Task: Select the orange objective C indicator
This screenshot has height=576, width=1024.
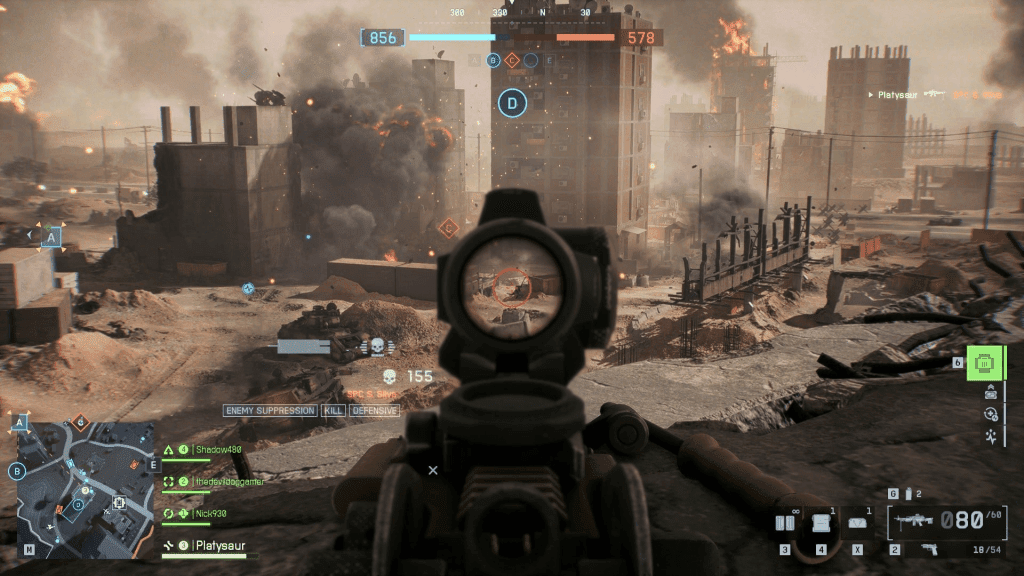Action: tap(512, 60)
